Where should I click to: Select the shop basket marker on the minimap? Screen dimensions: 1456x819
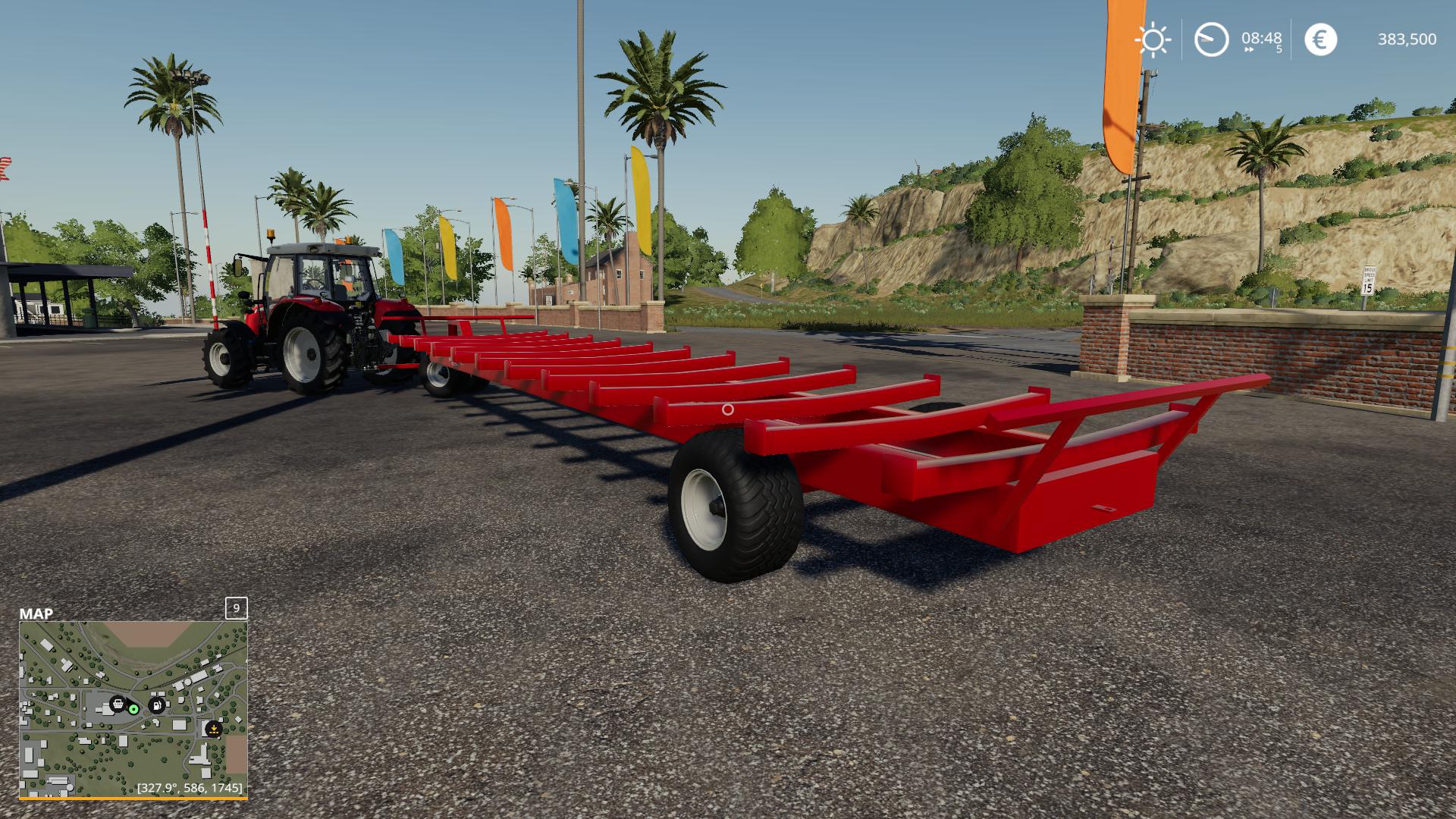[118, 704]
